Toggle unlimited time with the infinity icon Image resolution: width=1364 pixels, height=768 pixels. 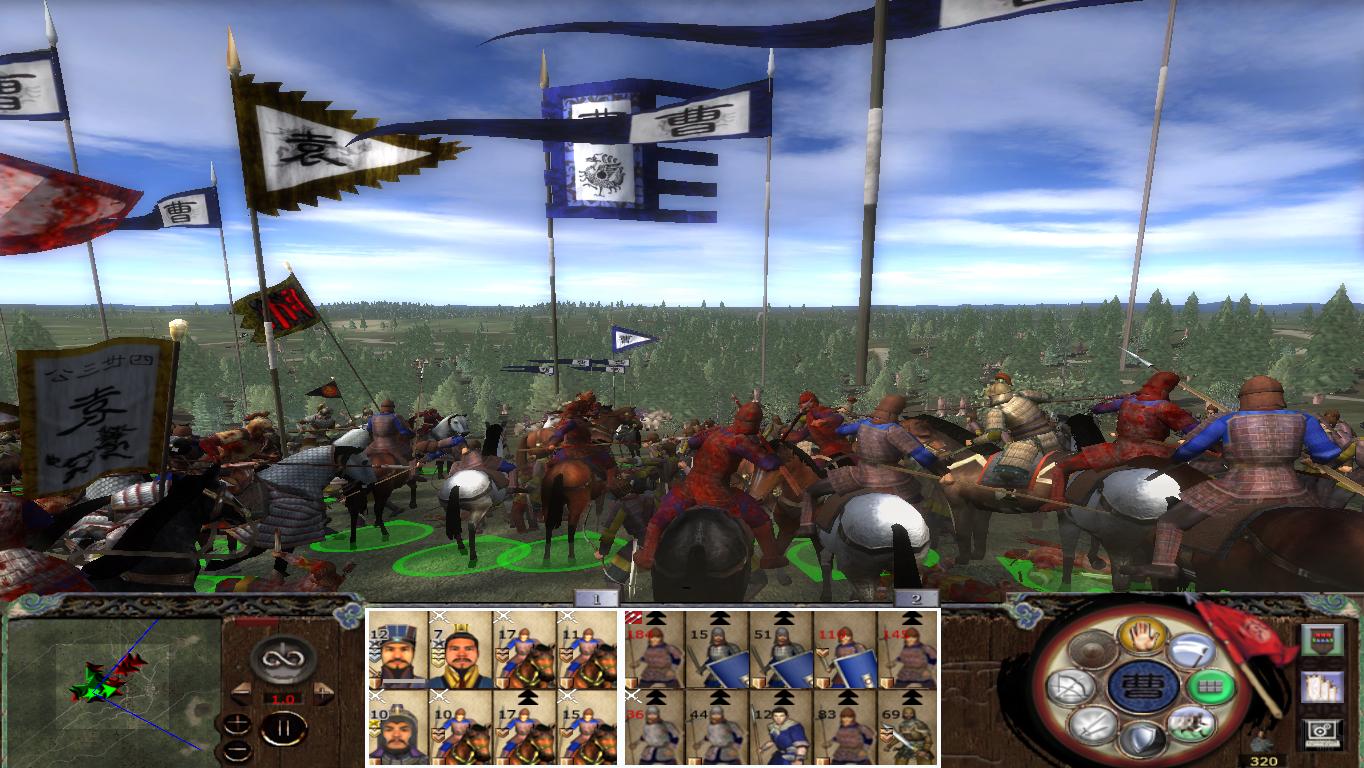coord(283,659)
